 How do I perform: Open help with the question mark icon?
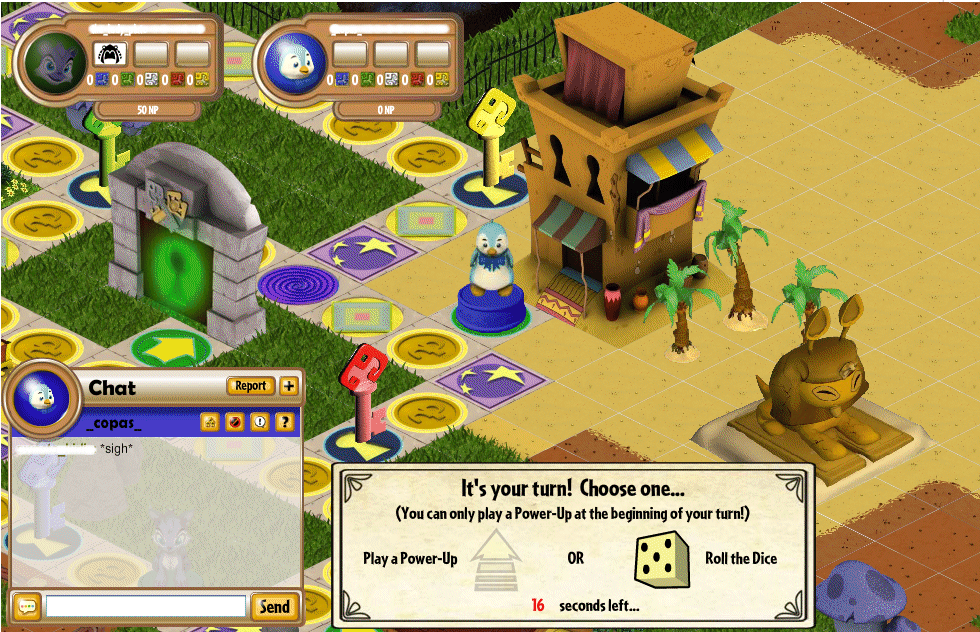pos(284,422)
